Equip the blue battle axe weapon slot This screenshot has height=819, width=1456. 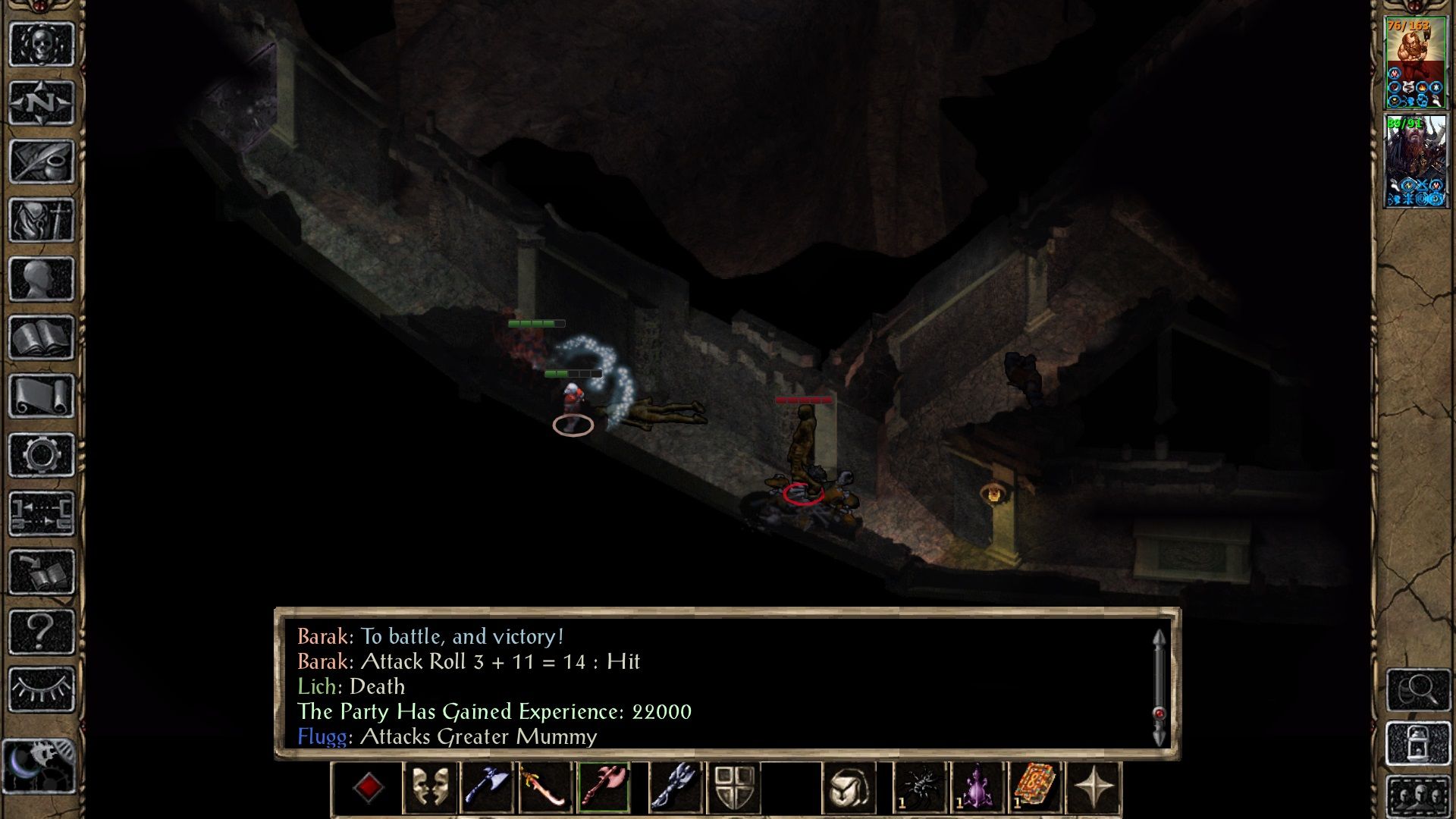pos(487,787)
